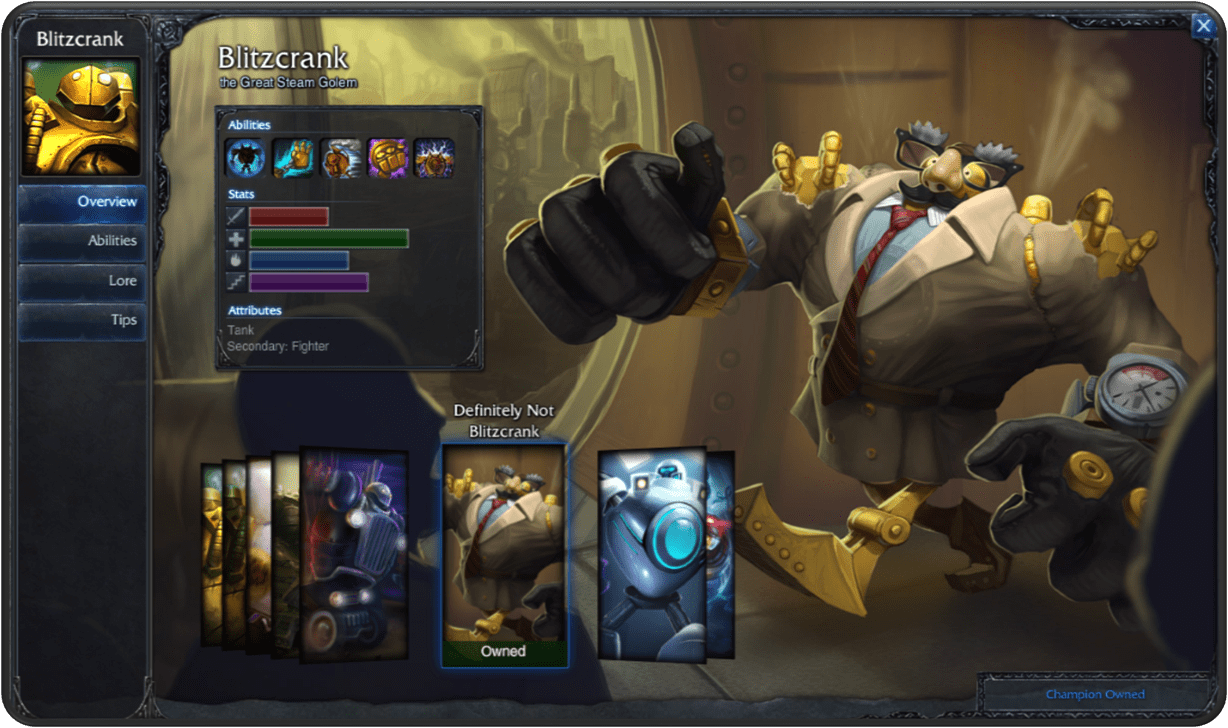Pick the Static Field ultimate icon
The image size is (1228, 728).
click(x=434, y=158)
